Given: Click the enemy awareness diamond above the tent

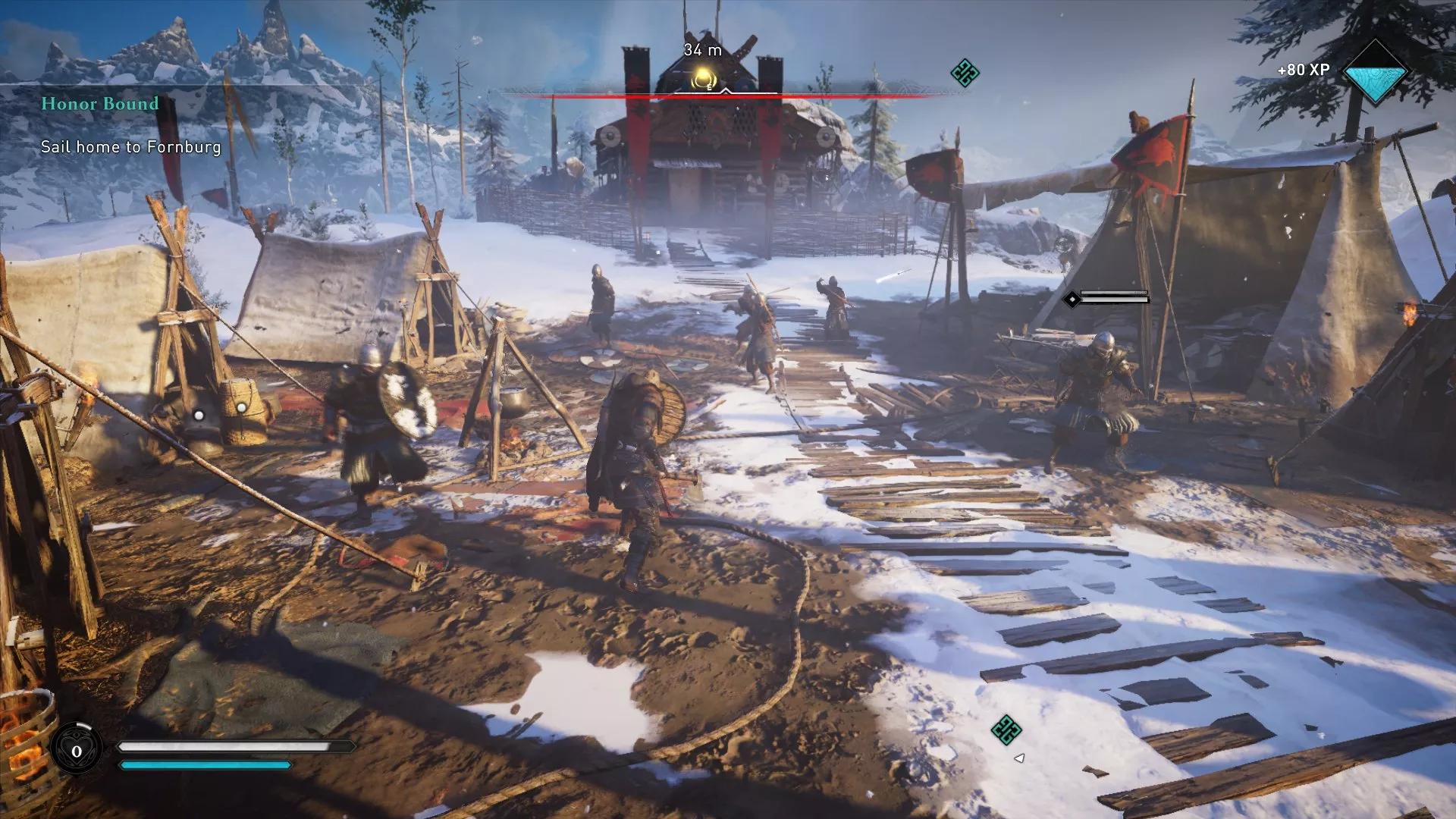Looking at the screenshot, I should 1073,299.
